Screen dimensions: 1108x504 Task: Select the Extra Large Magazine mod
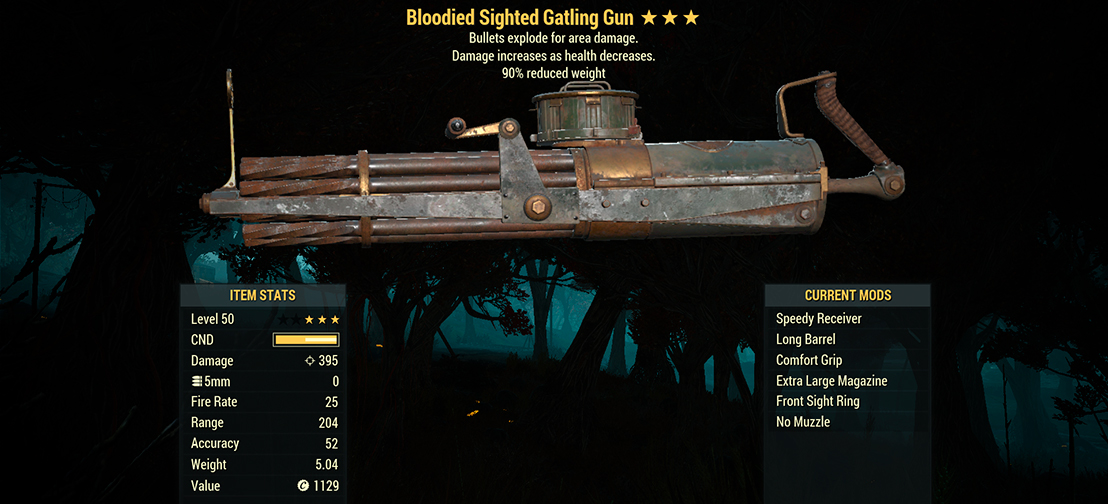(x=831, y=381)
